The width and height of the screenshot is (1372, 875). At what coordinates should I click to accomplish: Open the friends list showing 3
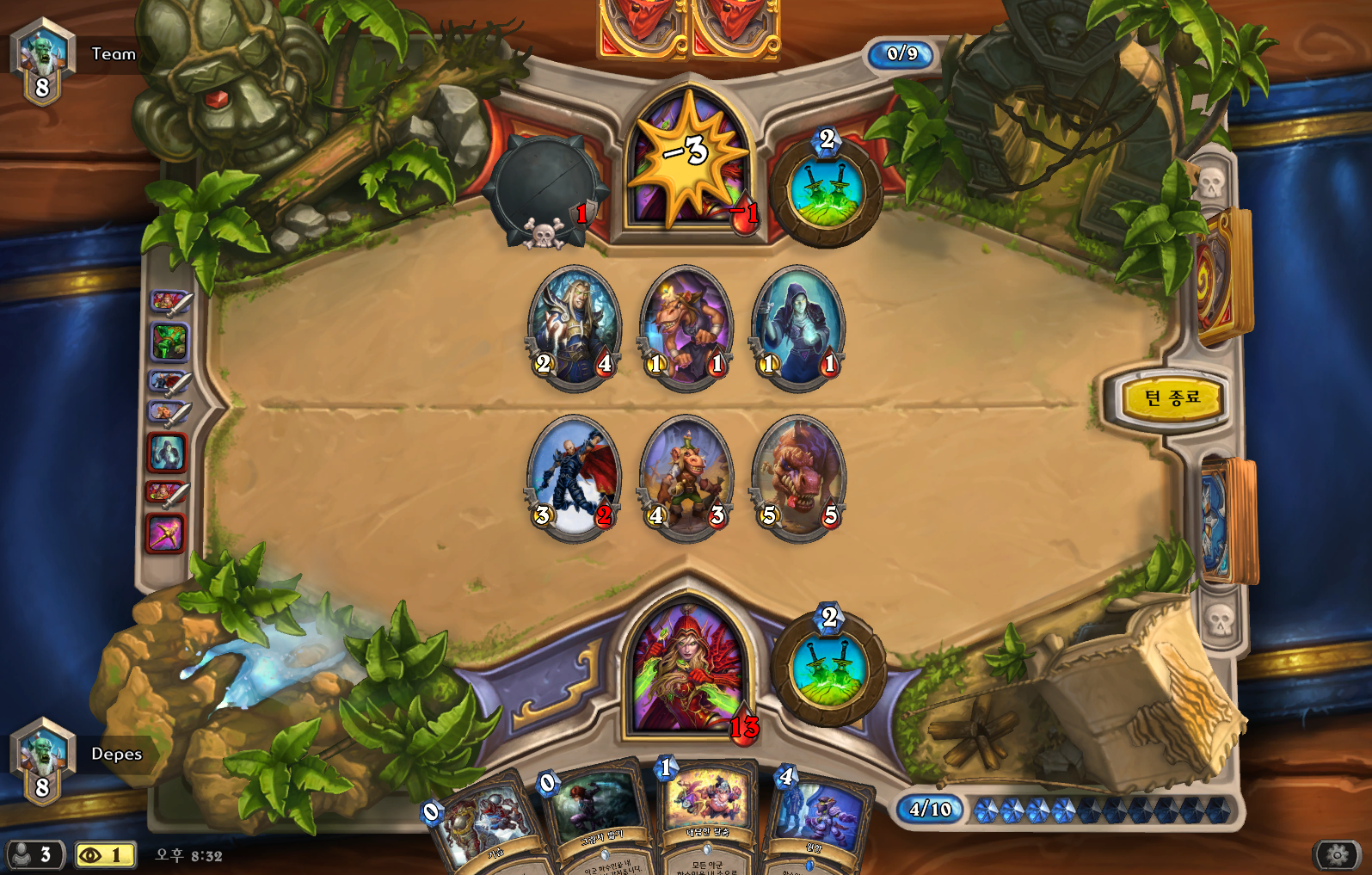pos(34,855)
